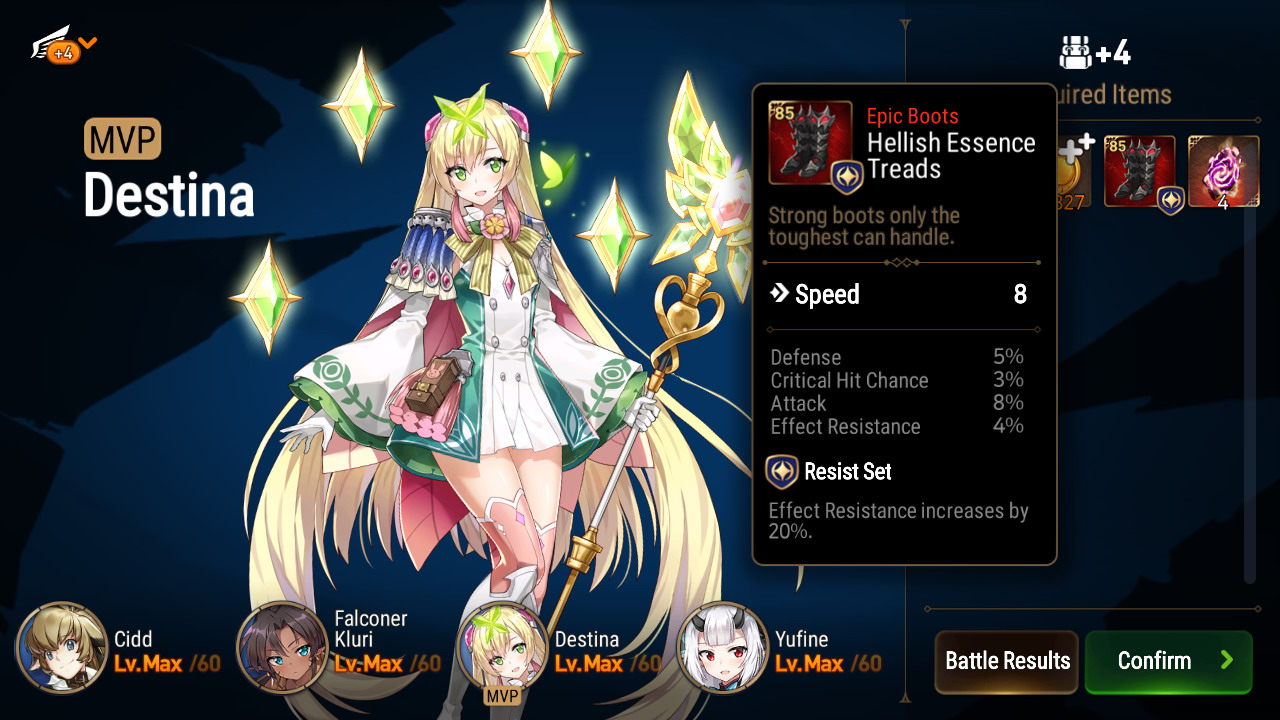This screenshot has height=720, width=1280.
Task: Open the Battle Results screen
Action: (1006, 661)
